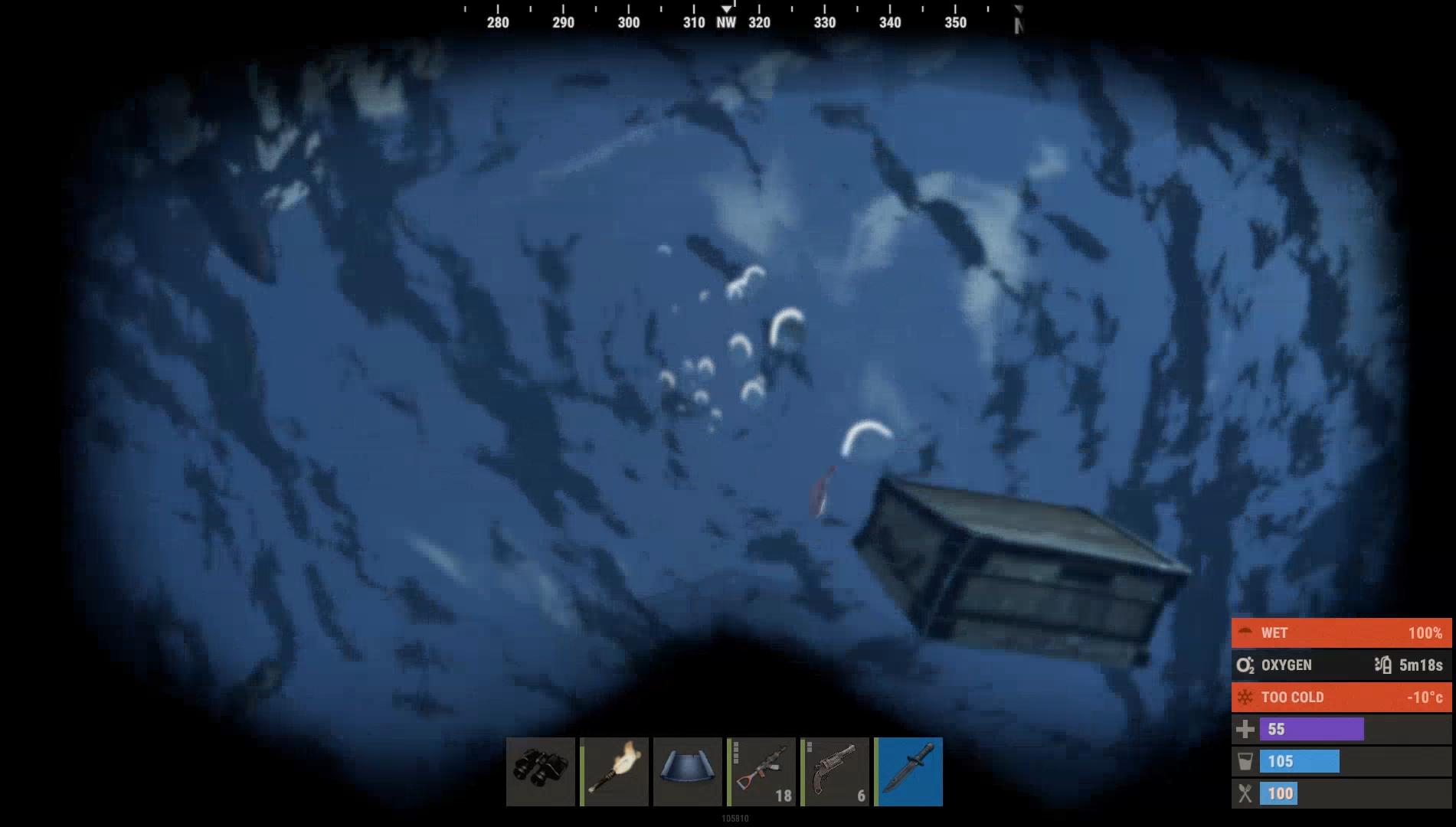Switch to the assault rifle slot
The width and height of the screenshot is (1456, 827).
761,771
